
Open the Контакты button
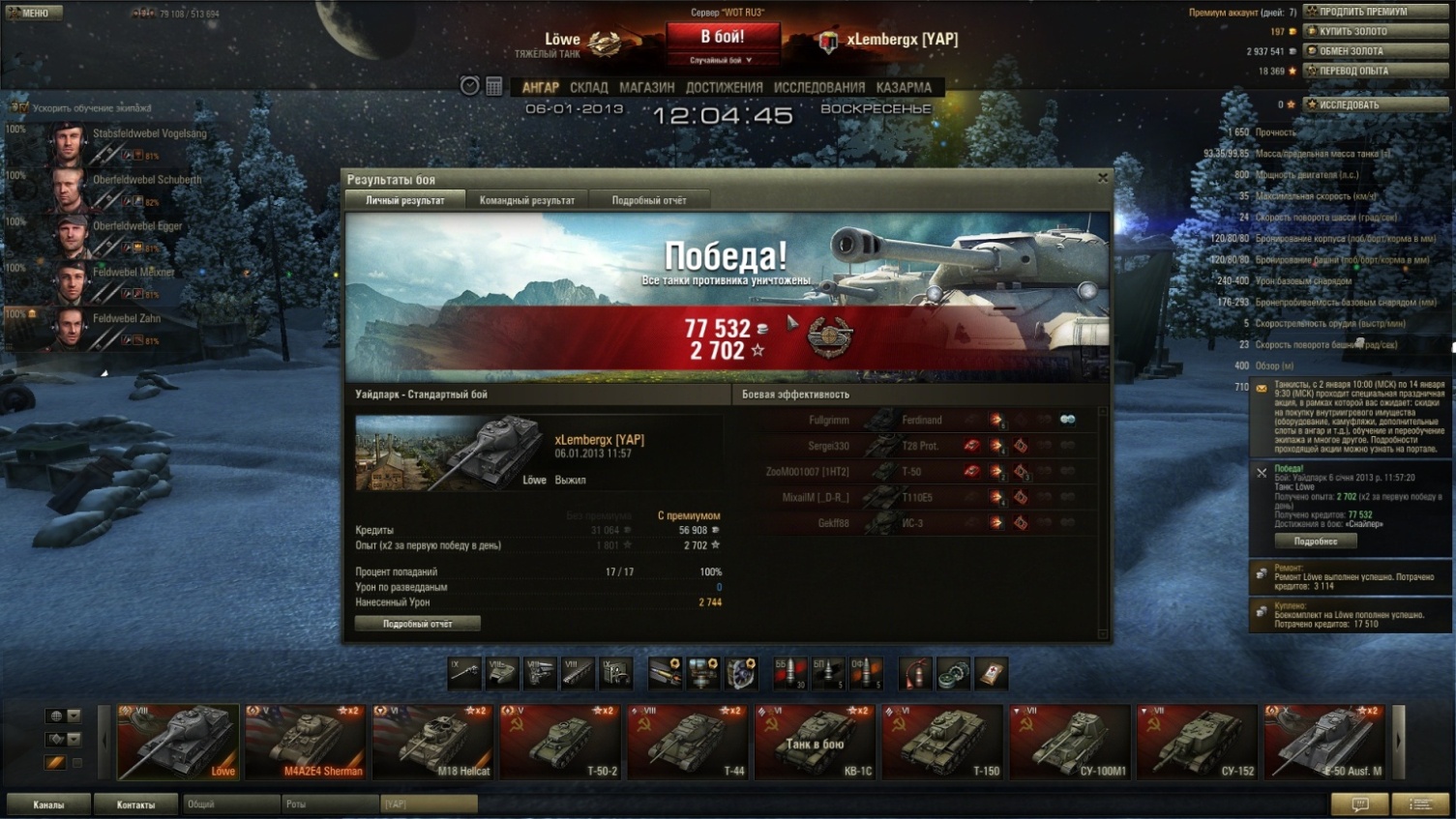[x=135, y=804]
